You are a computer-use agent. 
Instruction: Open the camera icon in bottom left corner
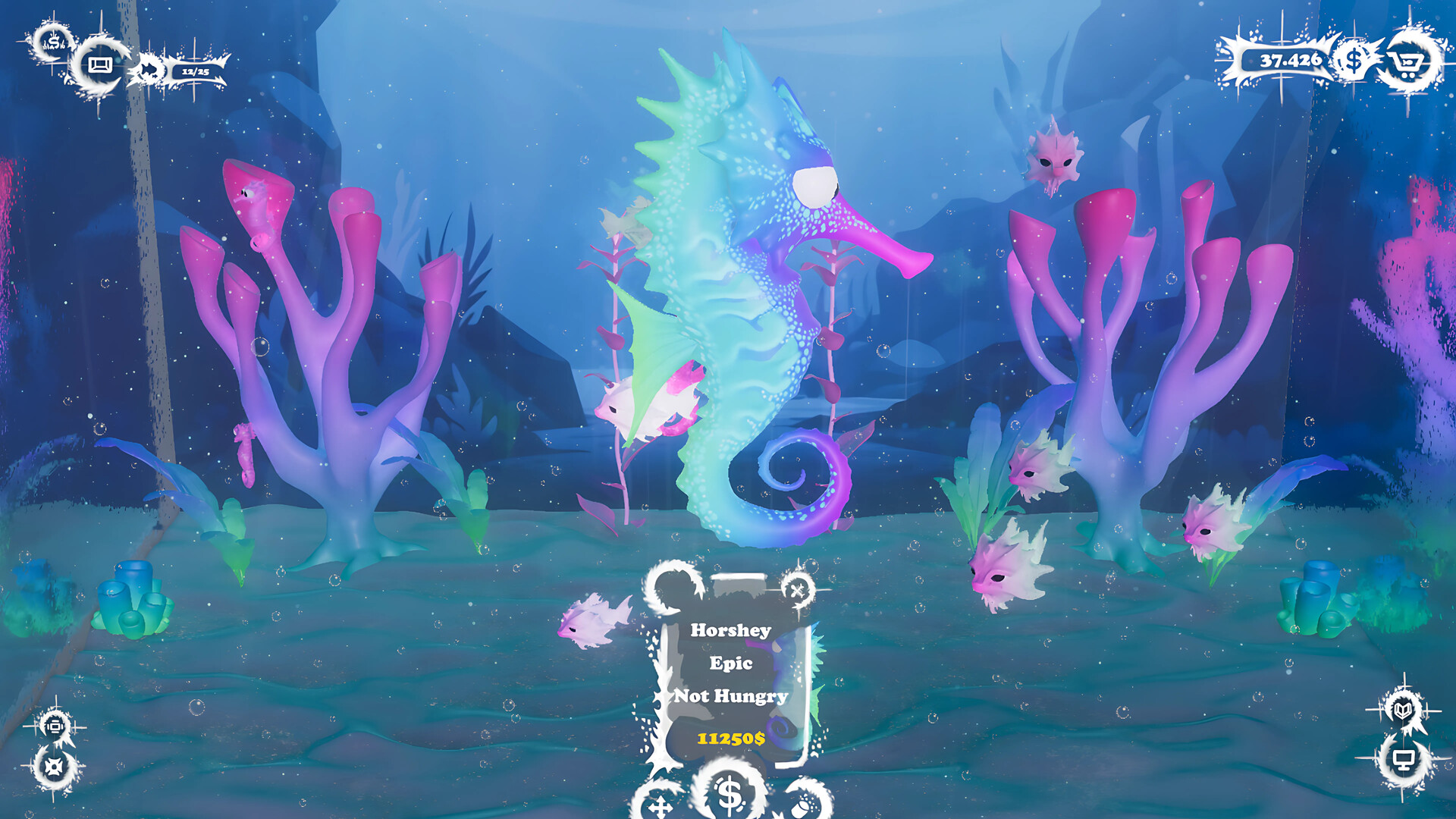click(x=54, y=725)
